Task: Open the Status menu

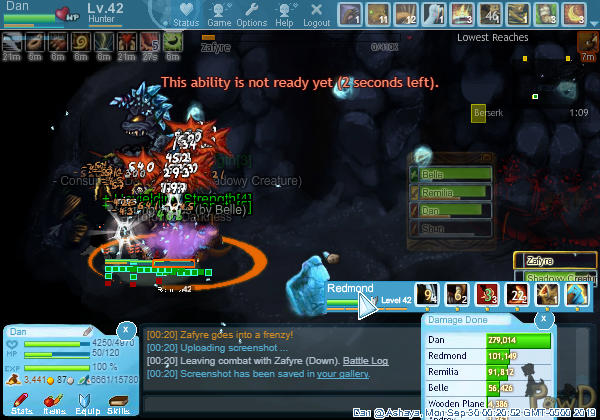Action: coord(185,15)
